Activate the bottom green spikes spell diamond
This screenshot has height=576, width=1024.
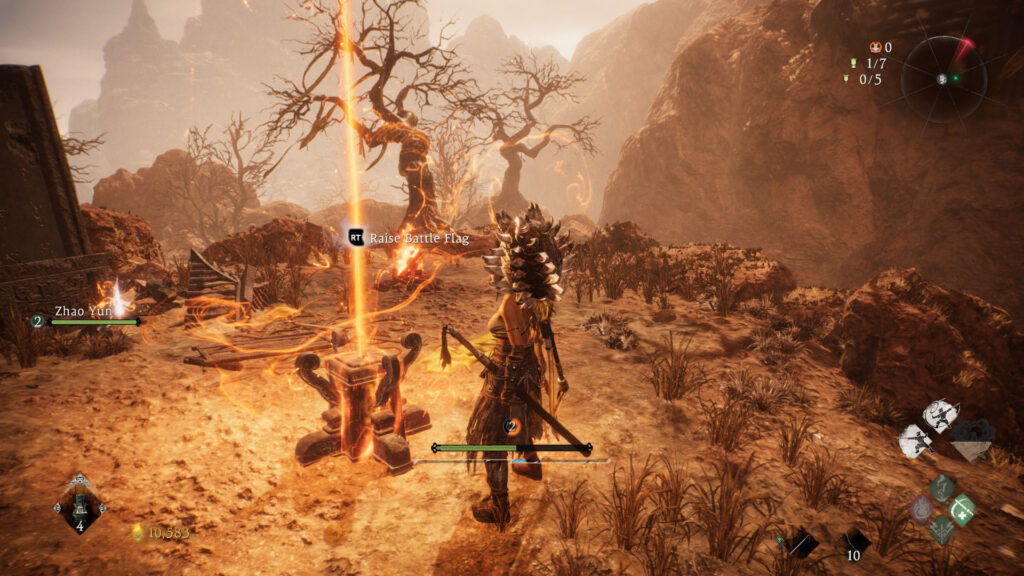click(942, 529)
